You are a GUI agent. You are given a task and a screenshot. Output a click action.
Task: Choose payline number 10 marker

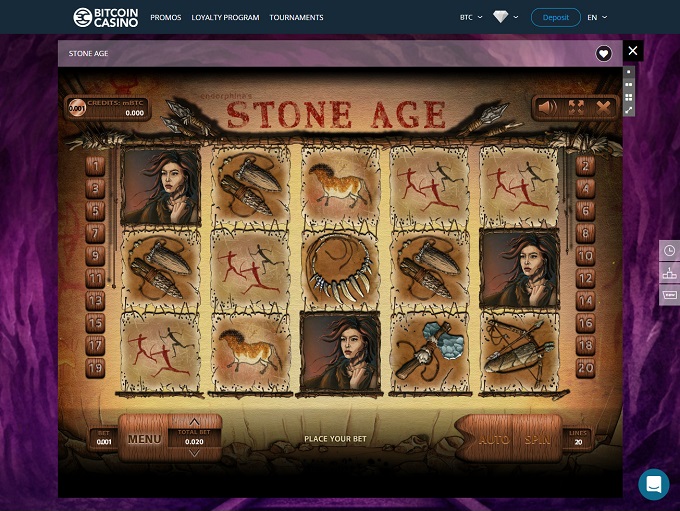tap(586, 256)
